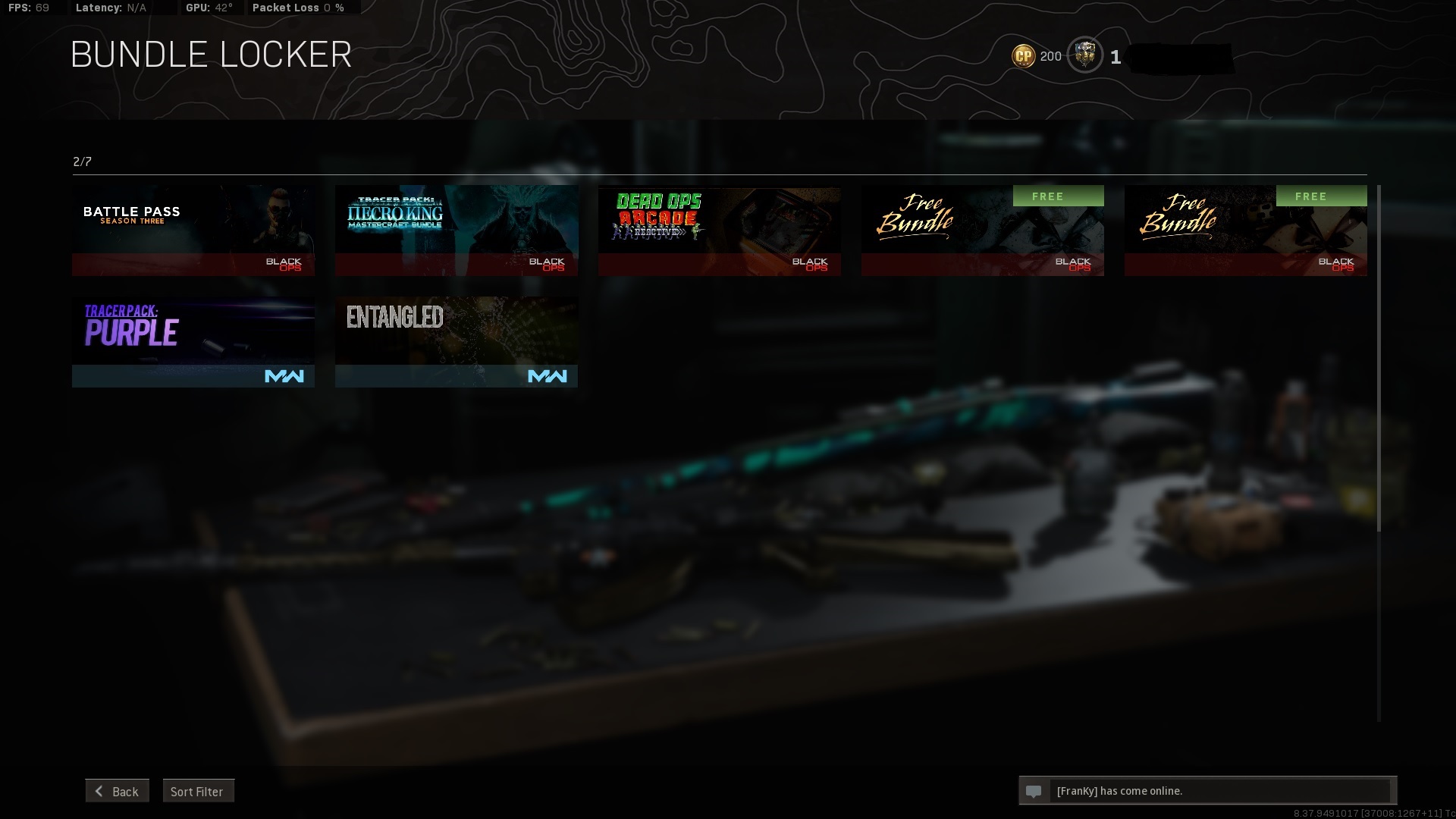Open the Entangled bundle
Screen dimensions: 1456x819
coord(457,341)
